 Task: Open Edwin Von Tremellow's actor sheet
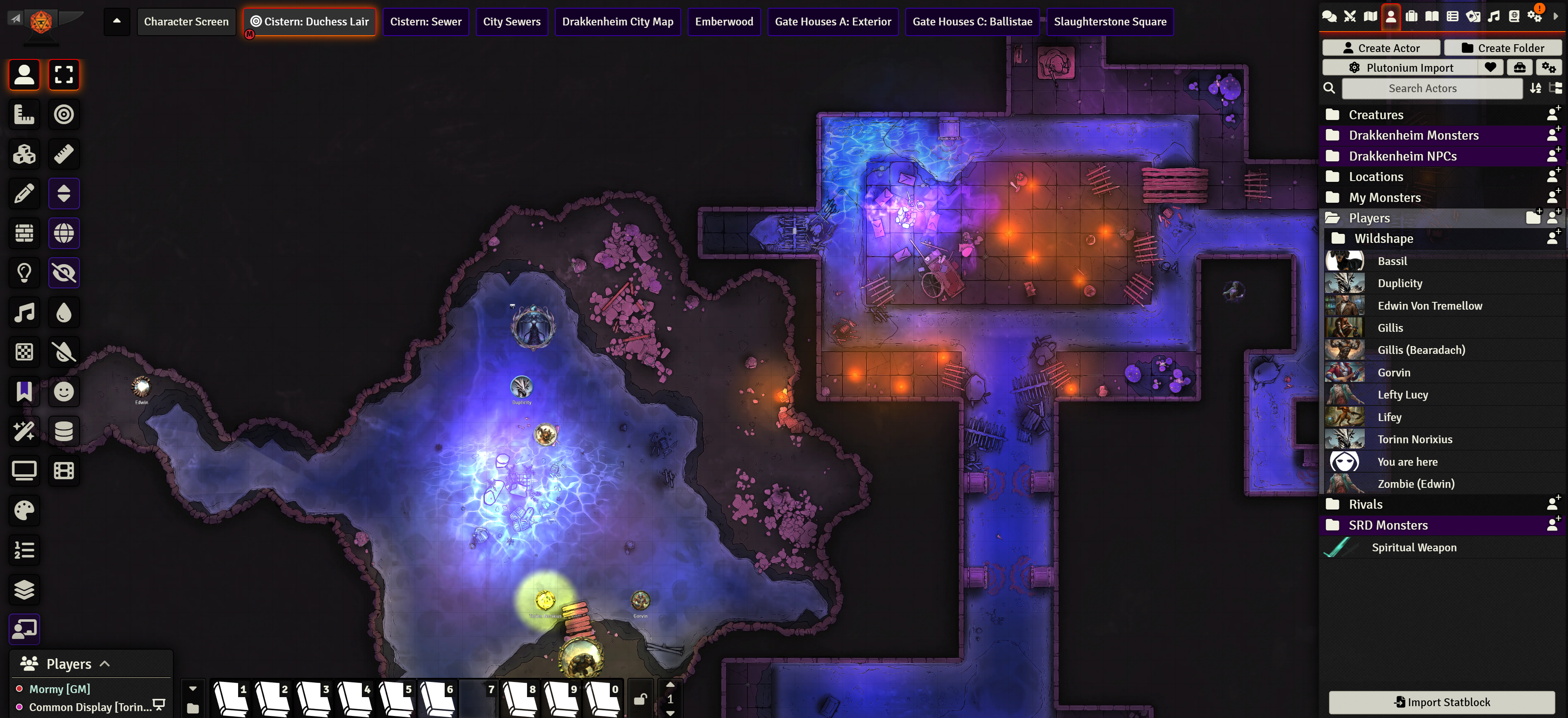click(1429, 306)
